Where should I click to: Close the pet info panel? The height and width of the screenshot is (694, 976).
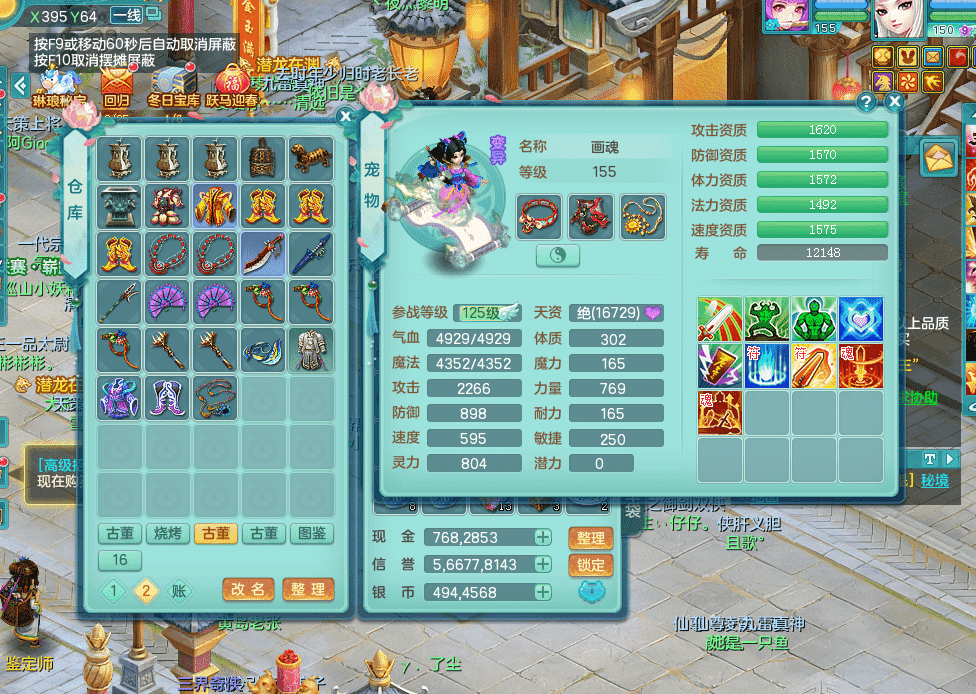point(895,101)
